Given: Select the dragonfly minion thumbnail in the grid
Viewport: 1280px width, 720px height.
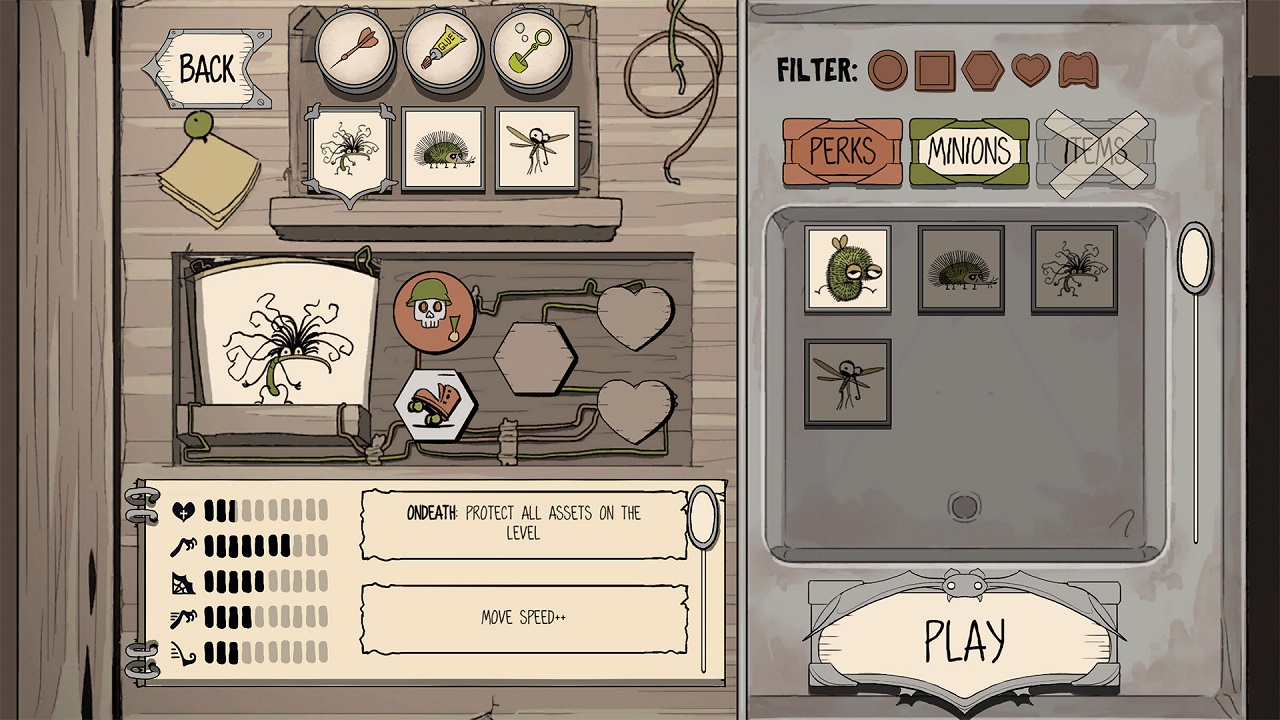Looking at the screenshot, I should (x=847, y=383).
